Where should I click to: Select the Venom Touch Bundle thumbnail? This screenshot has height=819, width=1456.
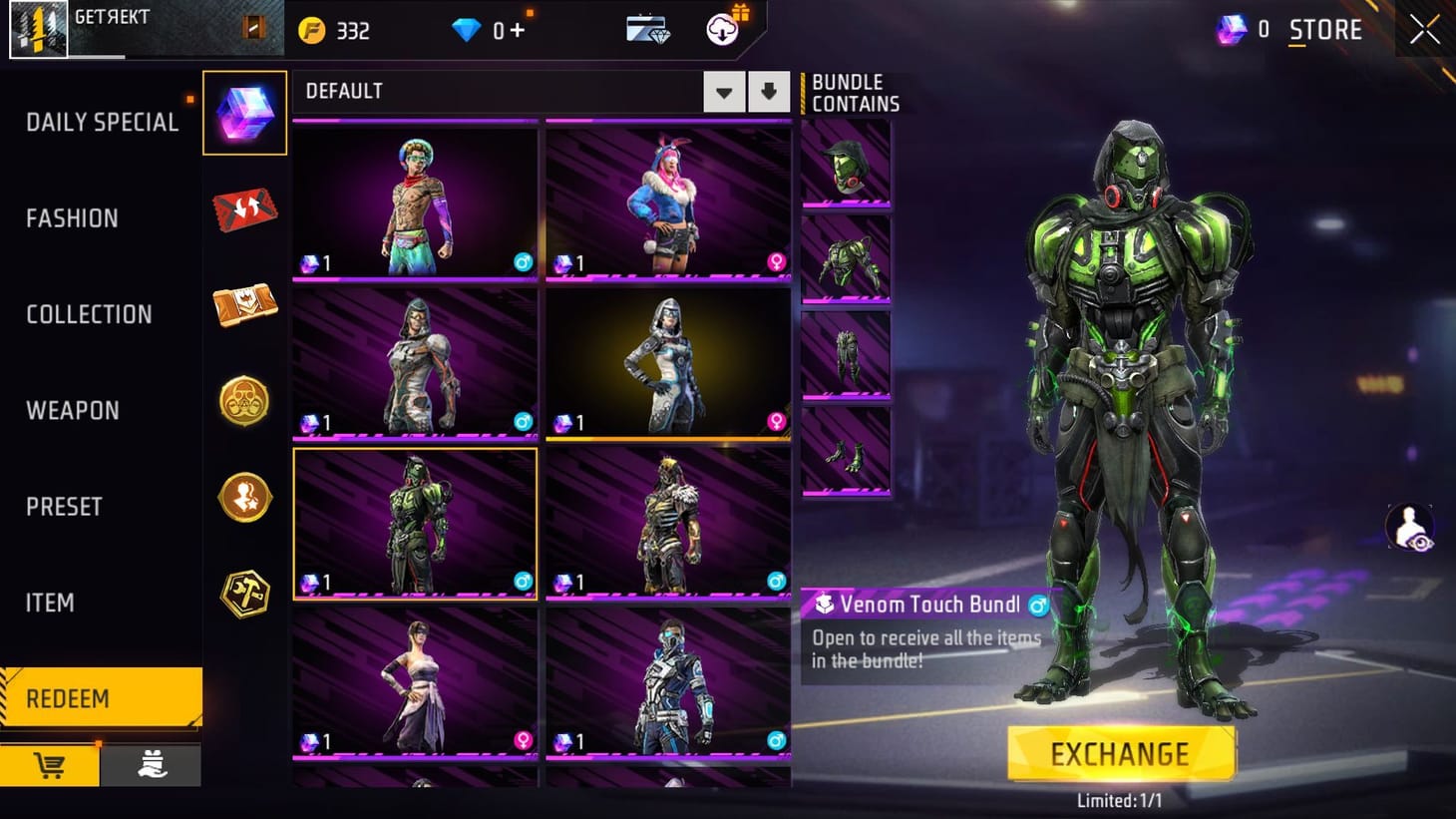(415, 524)
